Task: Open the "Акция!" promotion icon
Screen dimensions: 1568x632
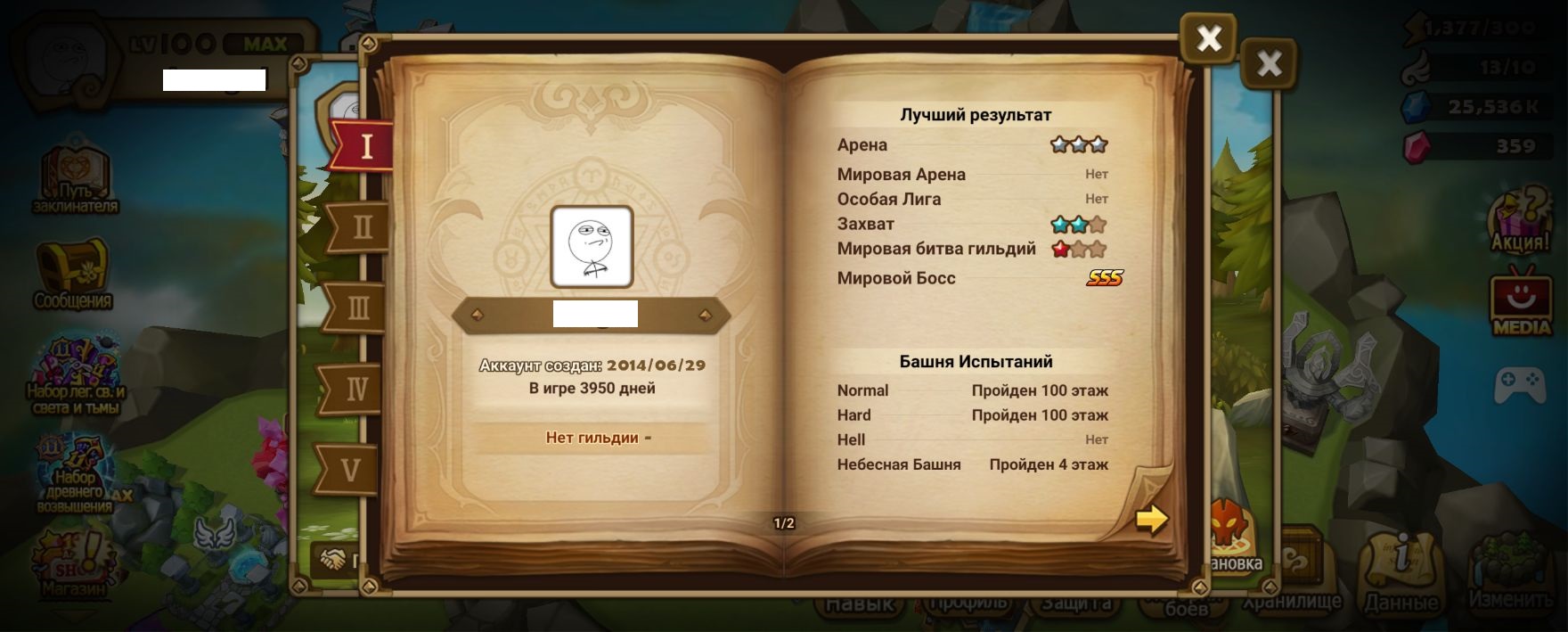Action: coord(1521,220)
